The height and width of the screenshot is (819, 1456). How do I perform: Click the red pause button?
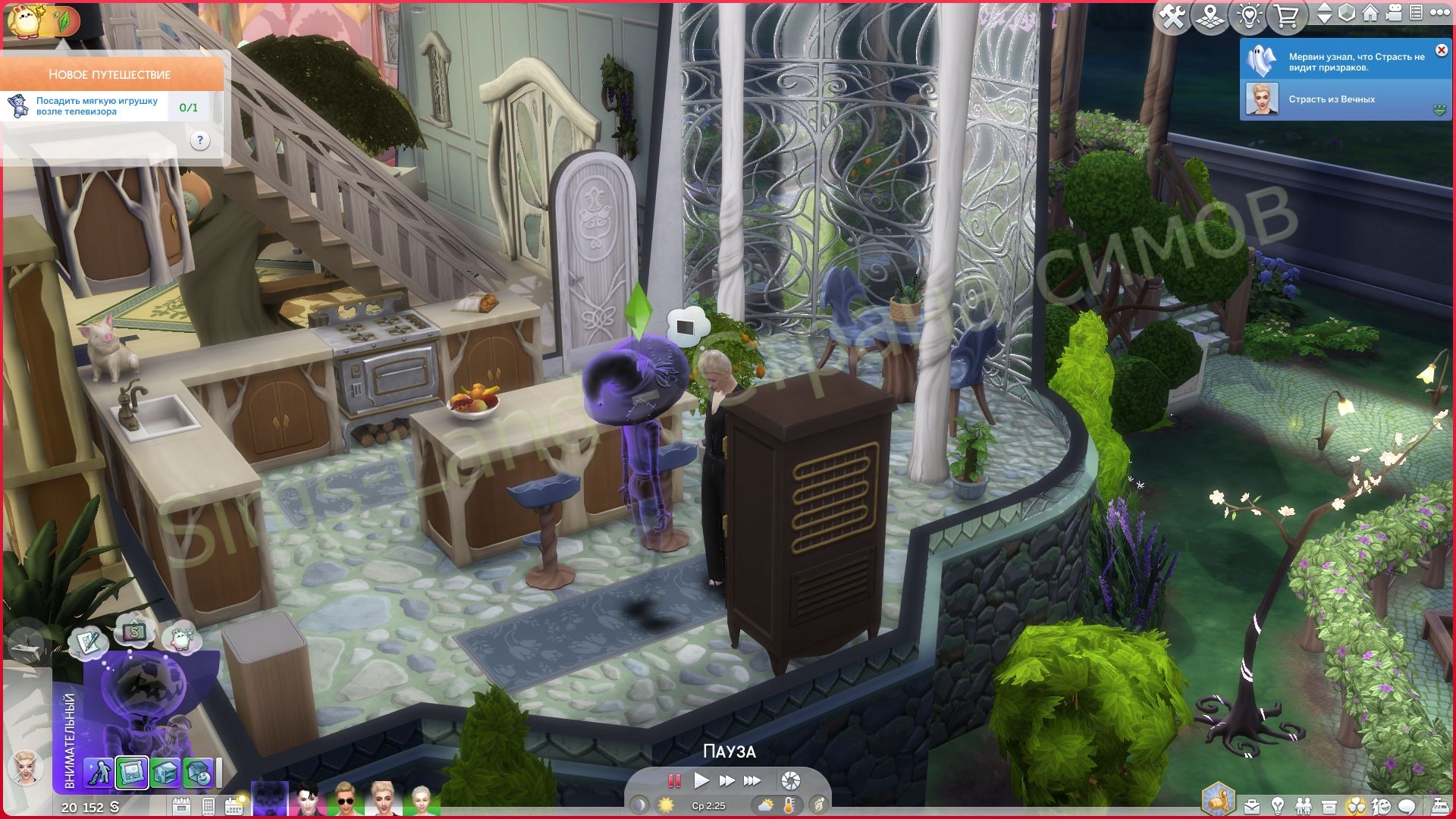673,780
